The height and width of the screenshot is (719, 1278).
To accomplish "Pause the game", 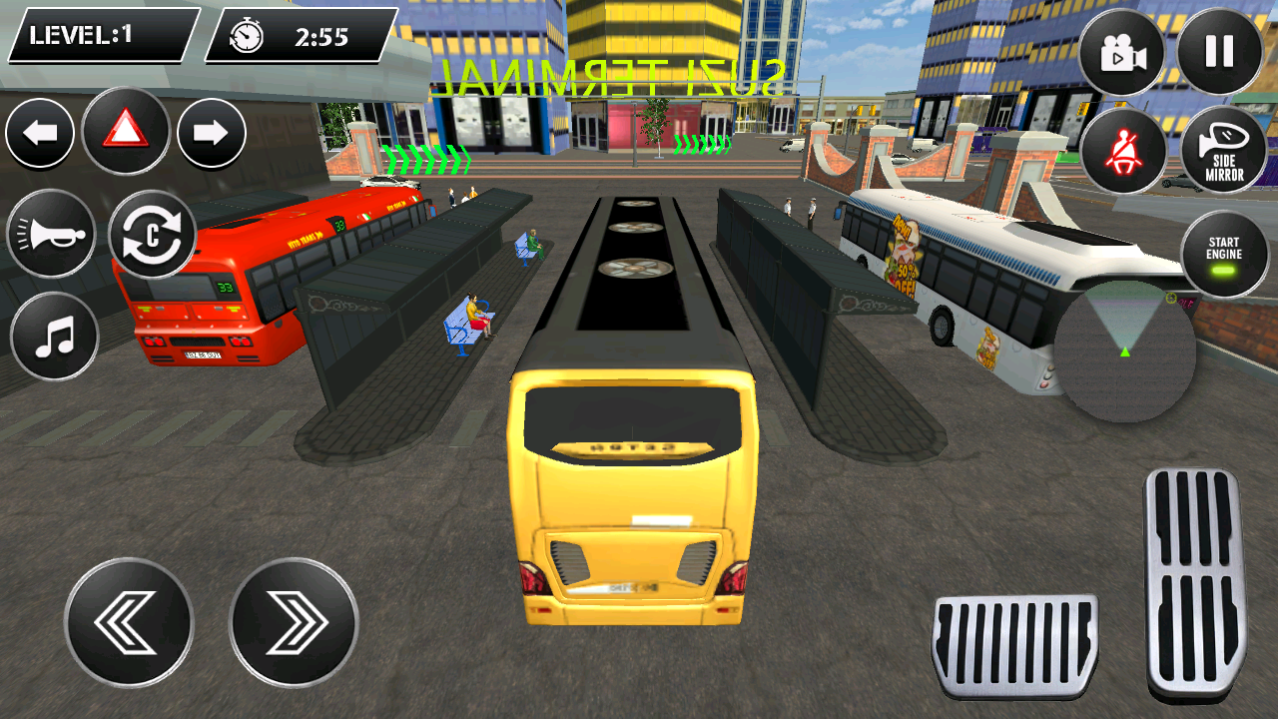I will pos(1219,52).
